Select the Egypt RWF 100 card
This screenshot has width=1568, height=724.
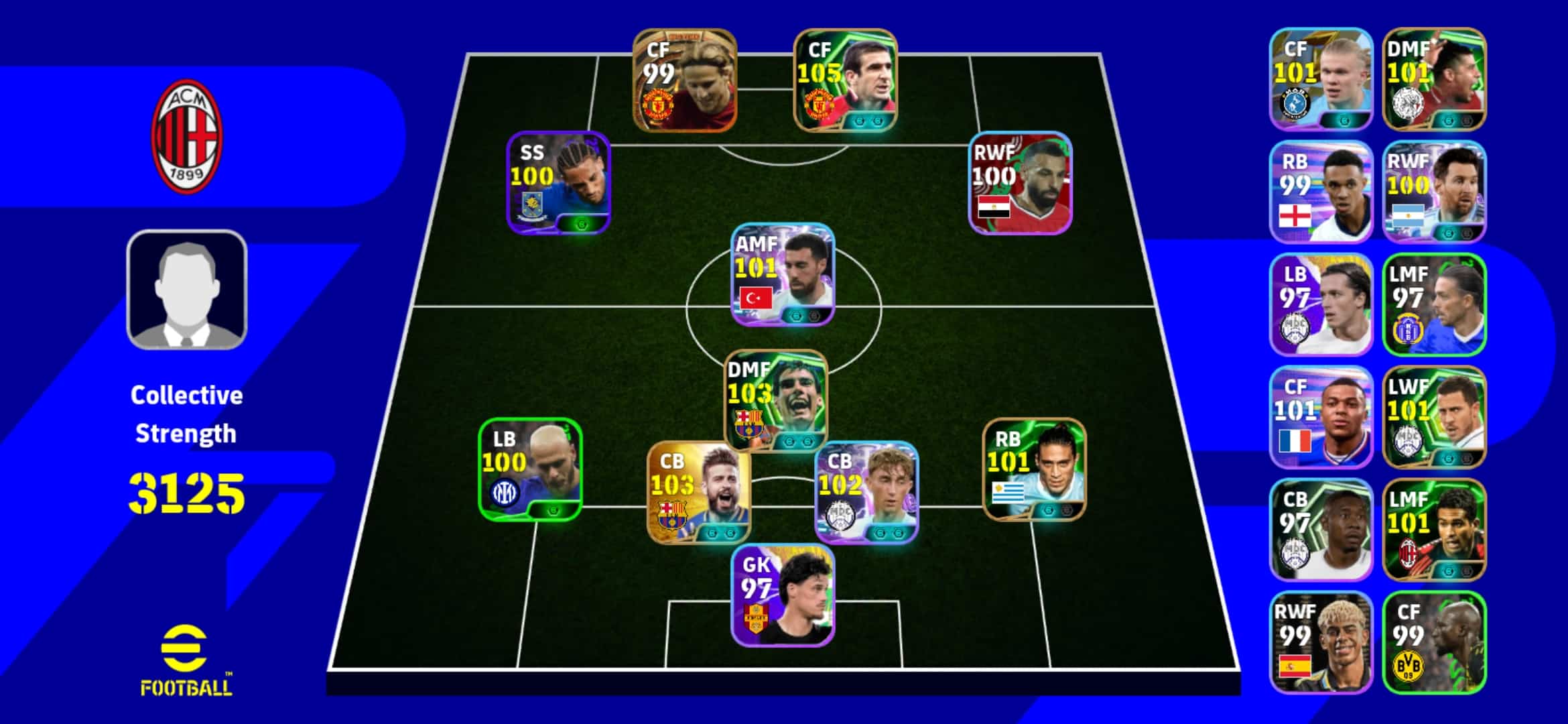coord(1020,183)
